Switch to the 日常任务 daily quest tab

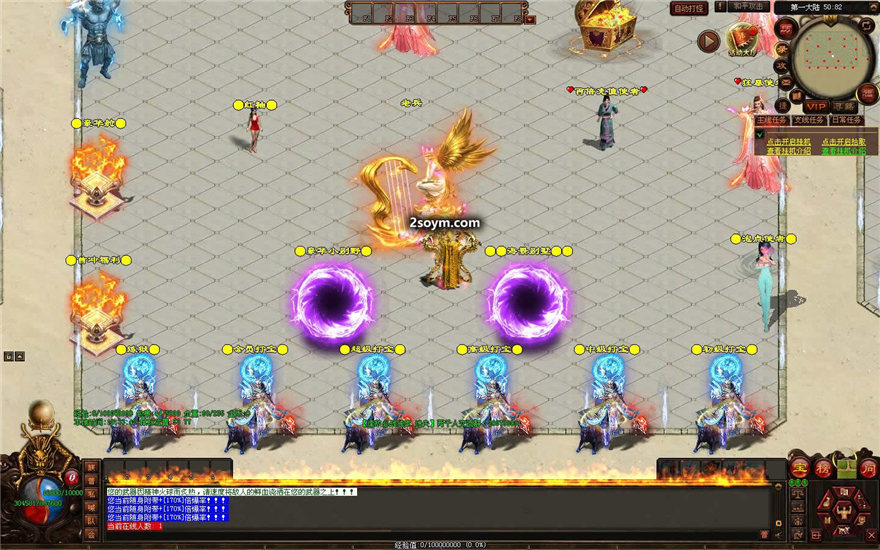(843, 120)
